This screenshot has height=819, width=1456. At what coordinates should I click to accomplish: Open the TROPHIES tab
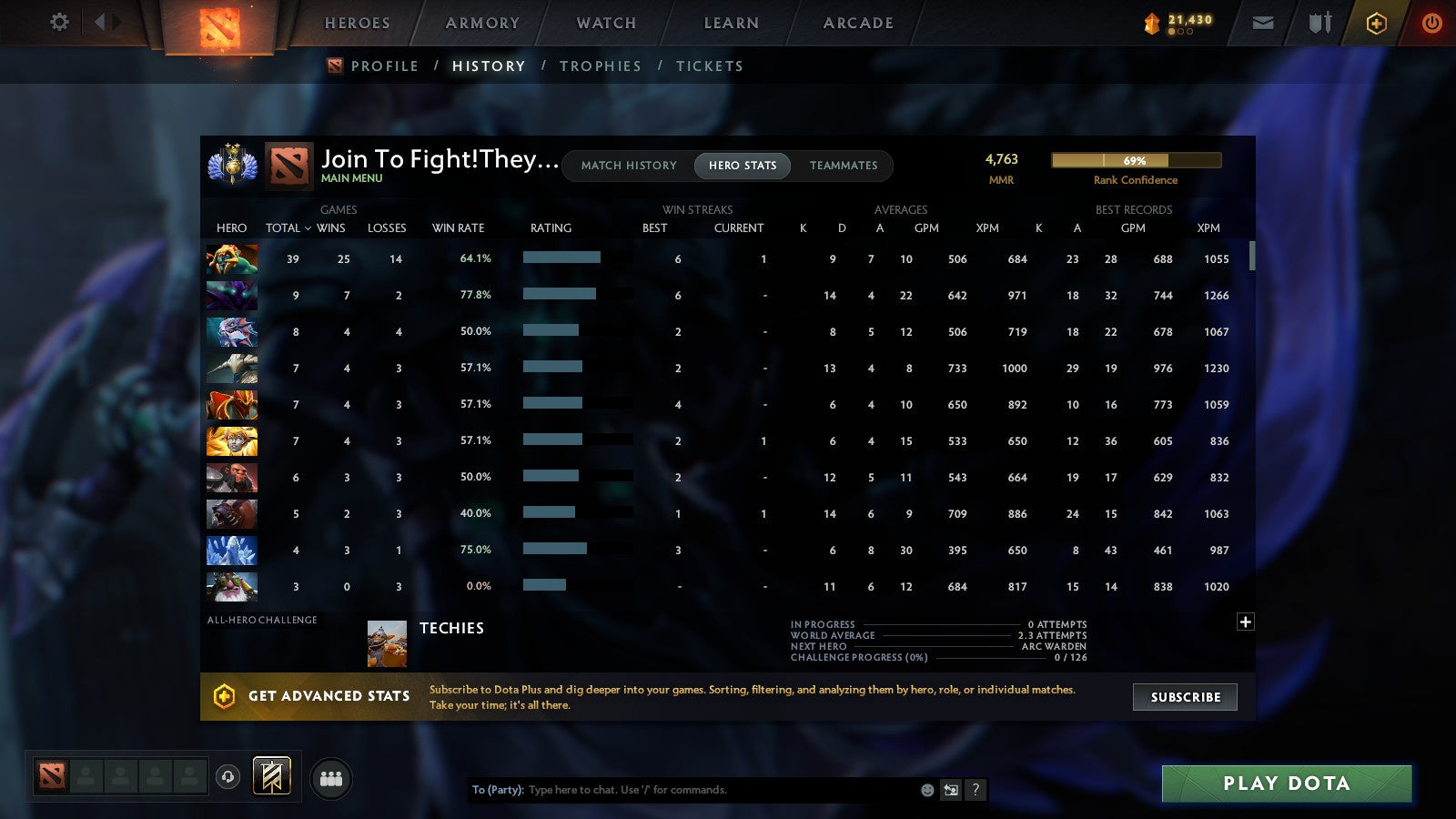pyautogui.click(x=601, y=66)
